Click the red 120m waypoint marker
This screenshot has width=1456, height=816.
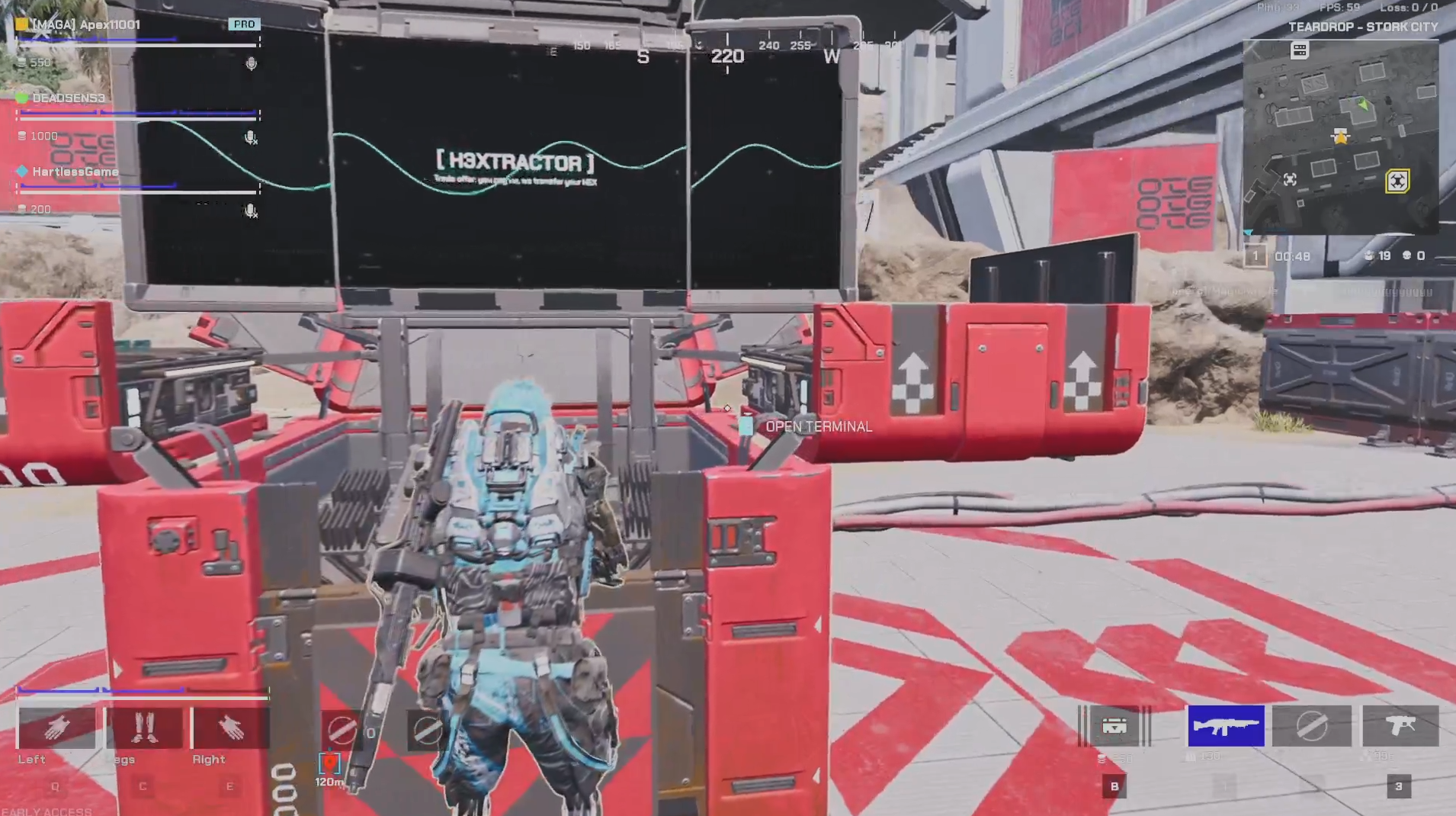click(x=329, y=763)
